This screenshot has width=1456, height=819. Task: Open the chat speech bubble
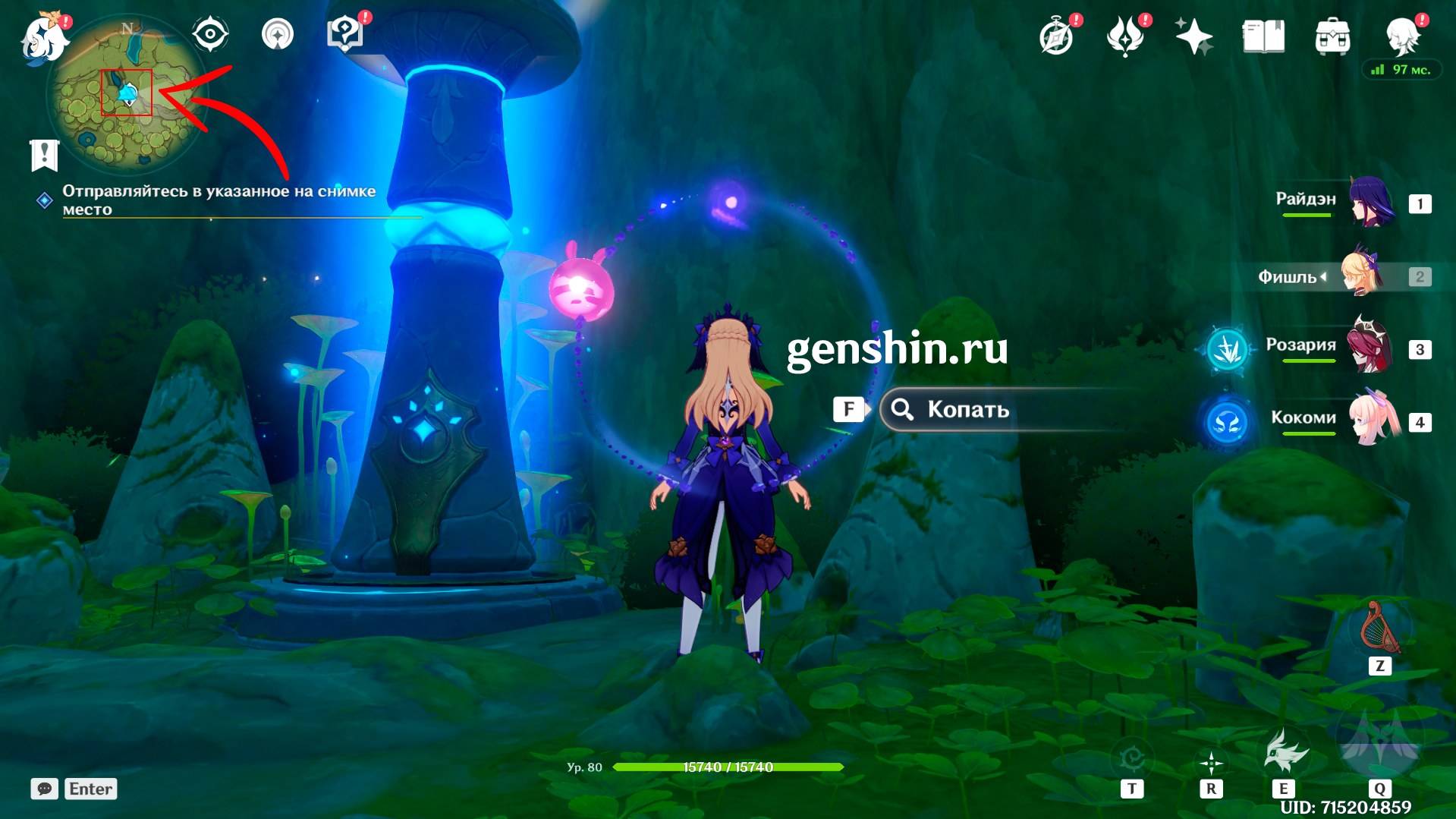tap(44, 789)
